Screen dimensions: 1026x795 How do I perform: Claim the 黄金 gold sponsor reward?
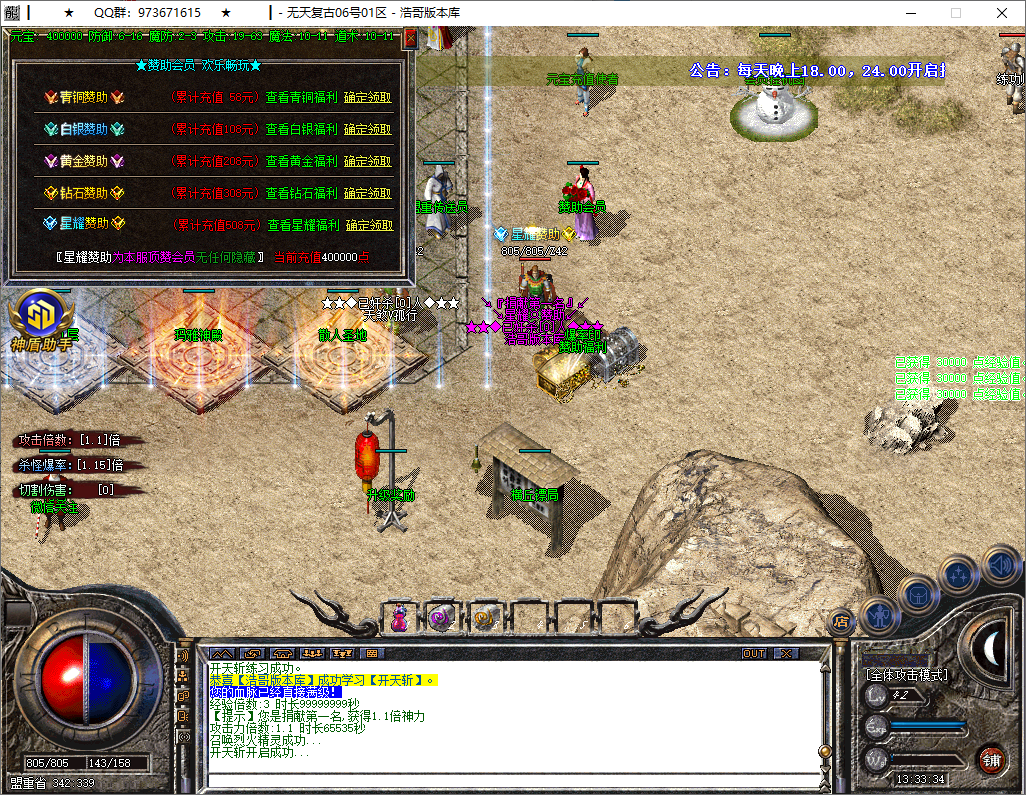click(x=368, y=161)
